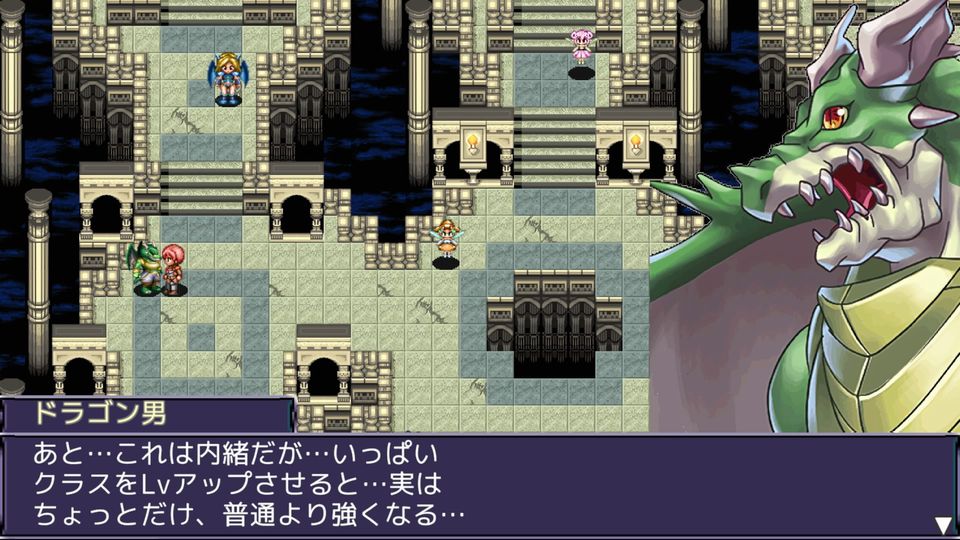Click the dialogue text box to continue
This screenshot has width=960, height=540.
point(478,486)
